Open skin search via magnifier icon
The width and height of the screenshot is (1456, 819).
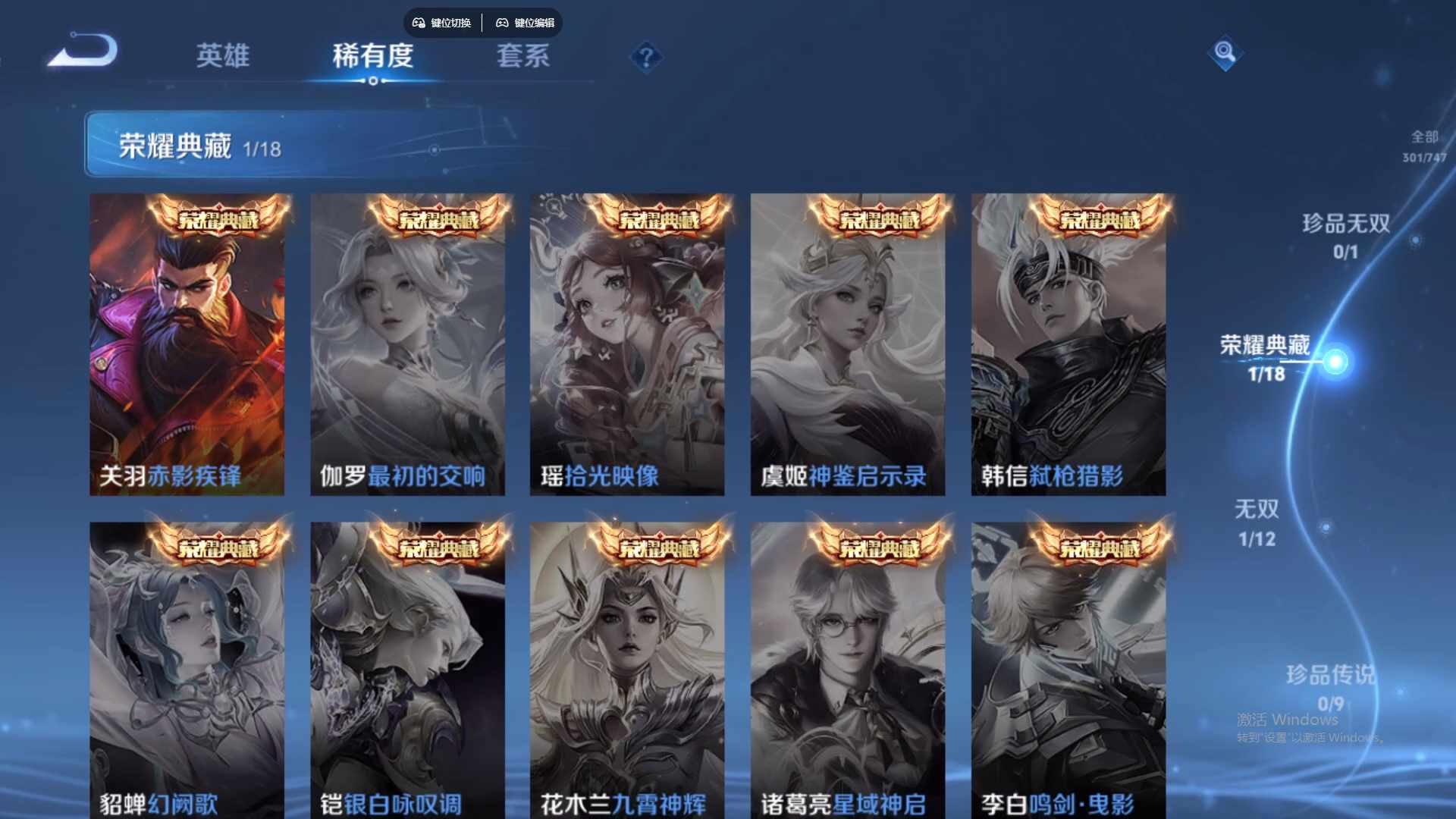pos(1227,53)
